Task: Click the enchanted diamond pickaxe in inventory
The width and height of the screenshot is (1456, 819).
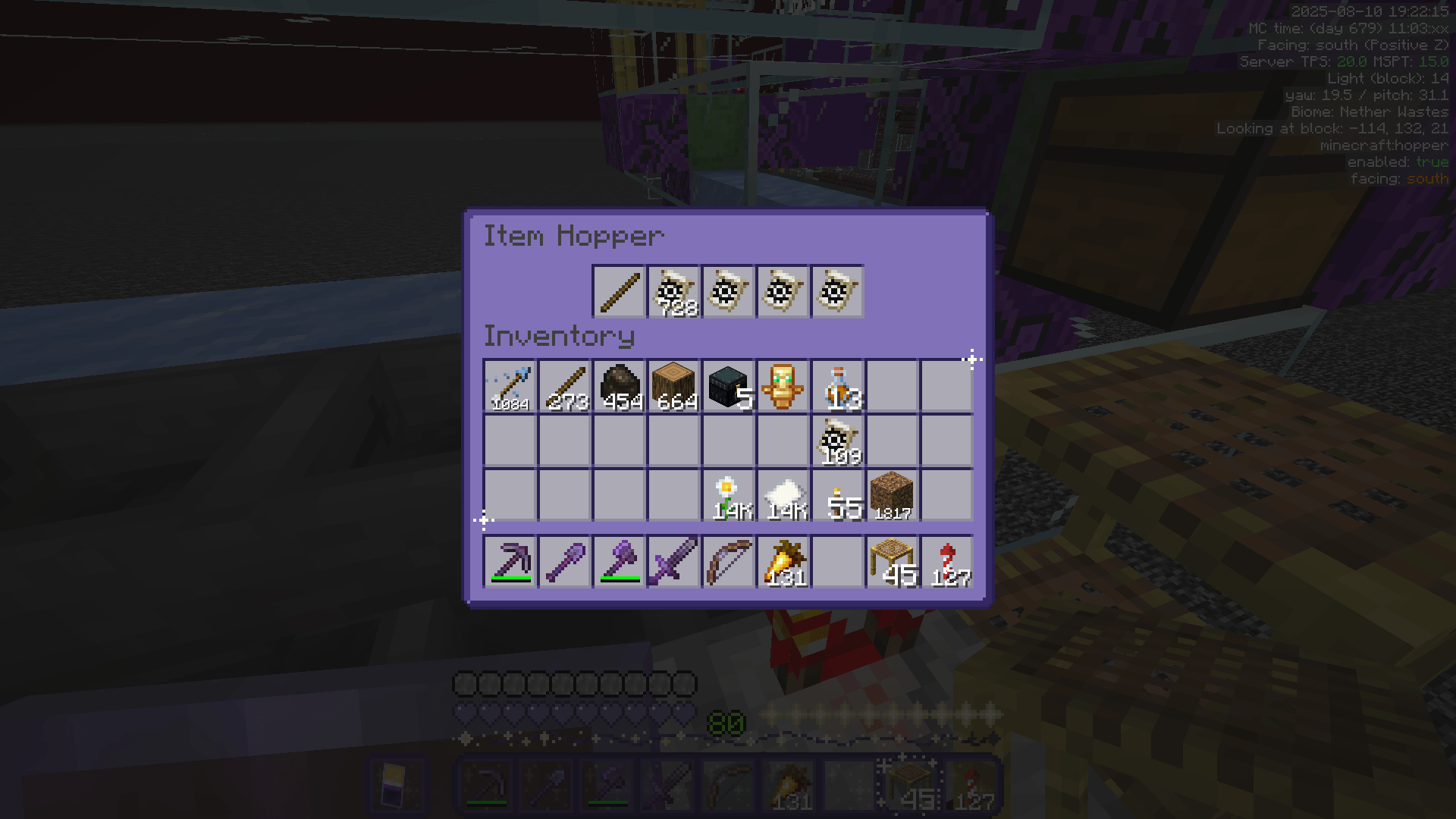Action: point(509,385)
